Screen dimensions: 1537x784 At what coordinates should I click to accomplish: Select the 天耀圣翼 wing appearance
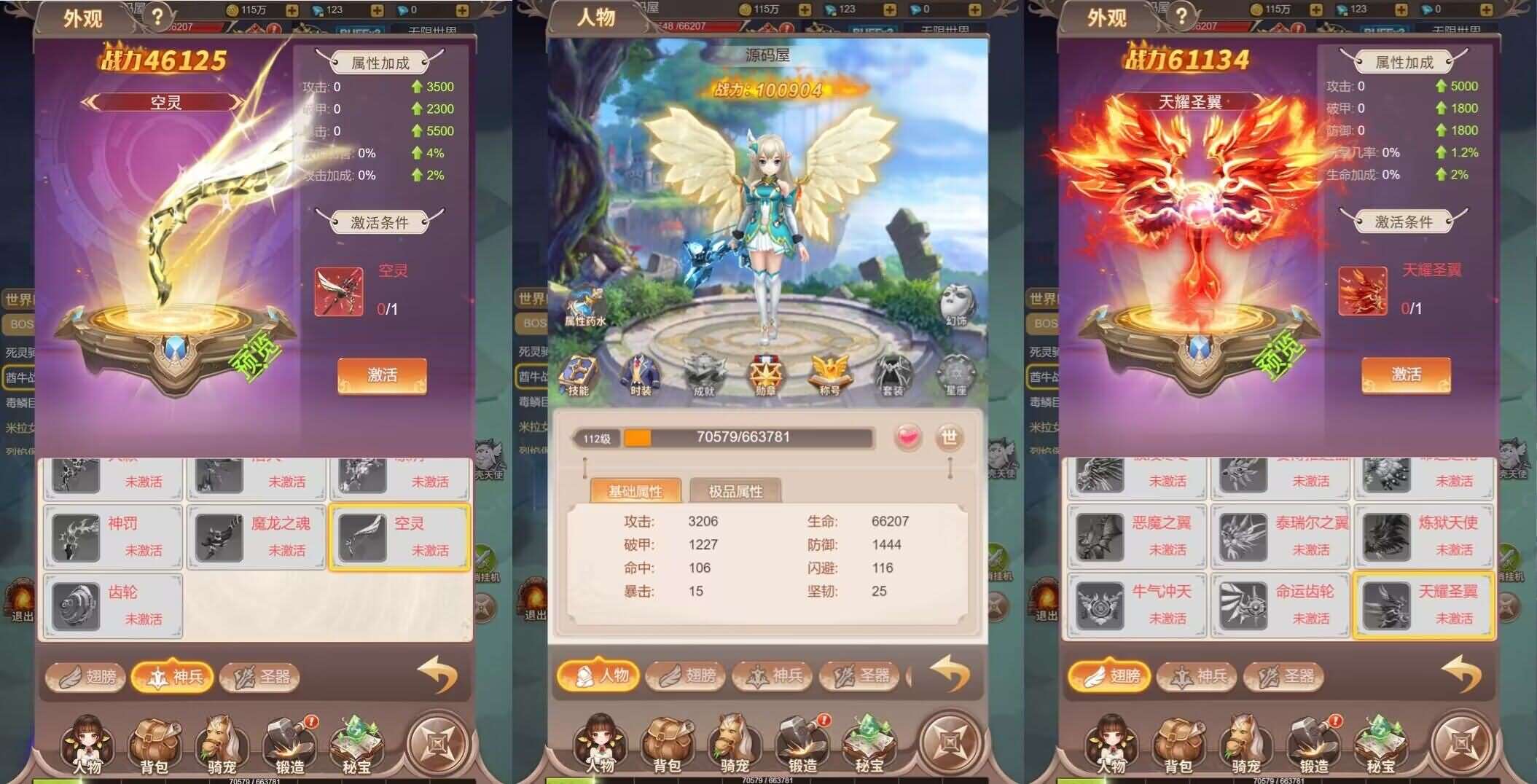pos(1423,605)
